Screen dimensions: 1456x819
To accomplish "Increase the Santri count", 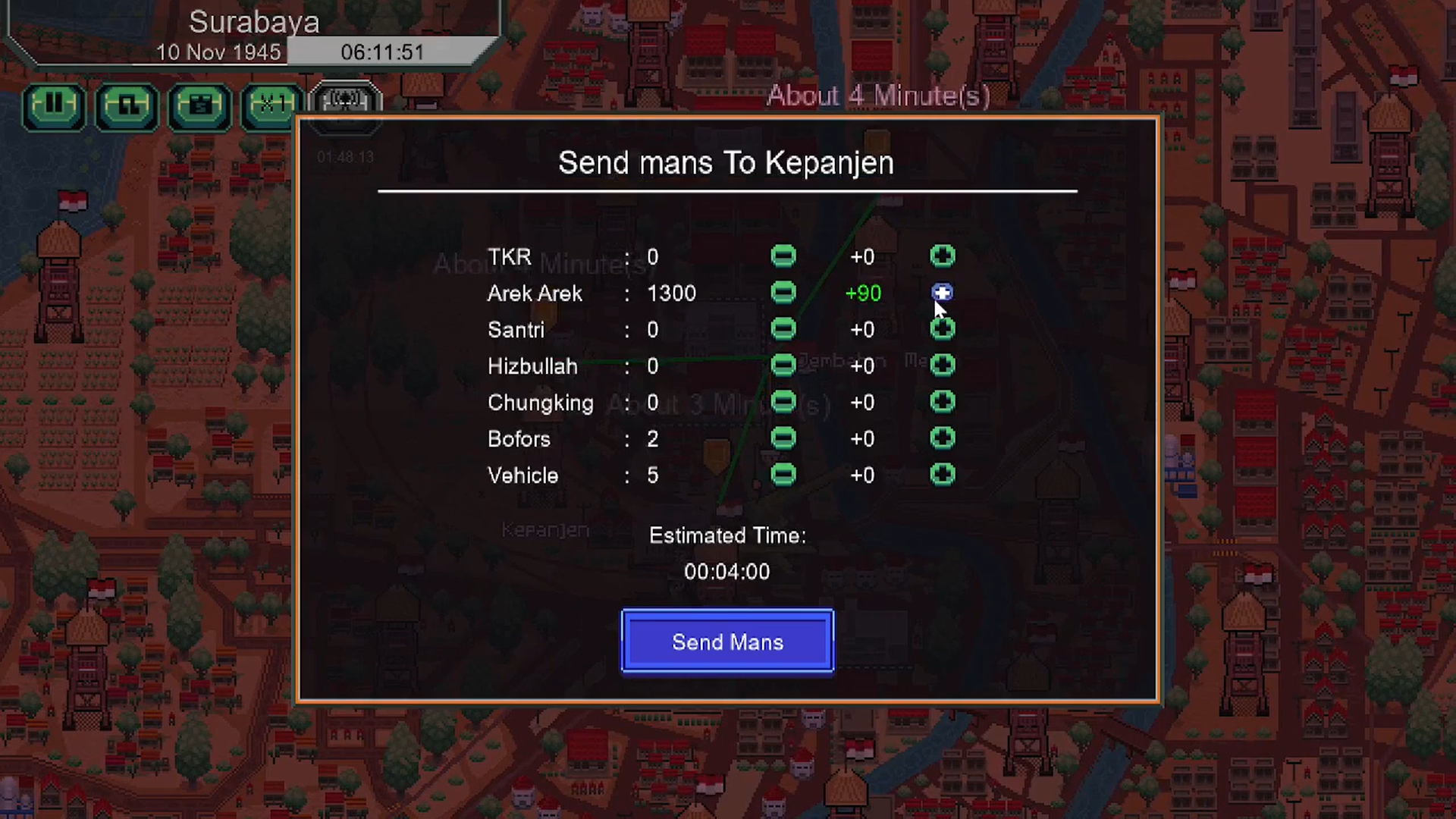I will pos(942,329).
